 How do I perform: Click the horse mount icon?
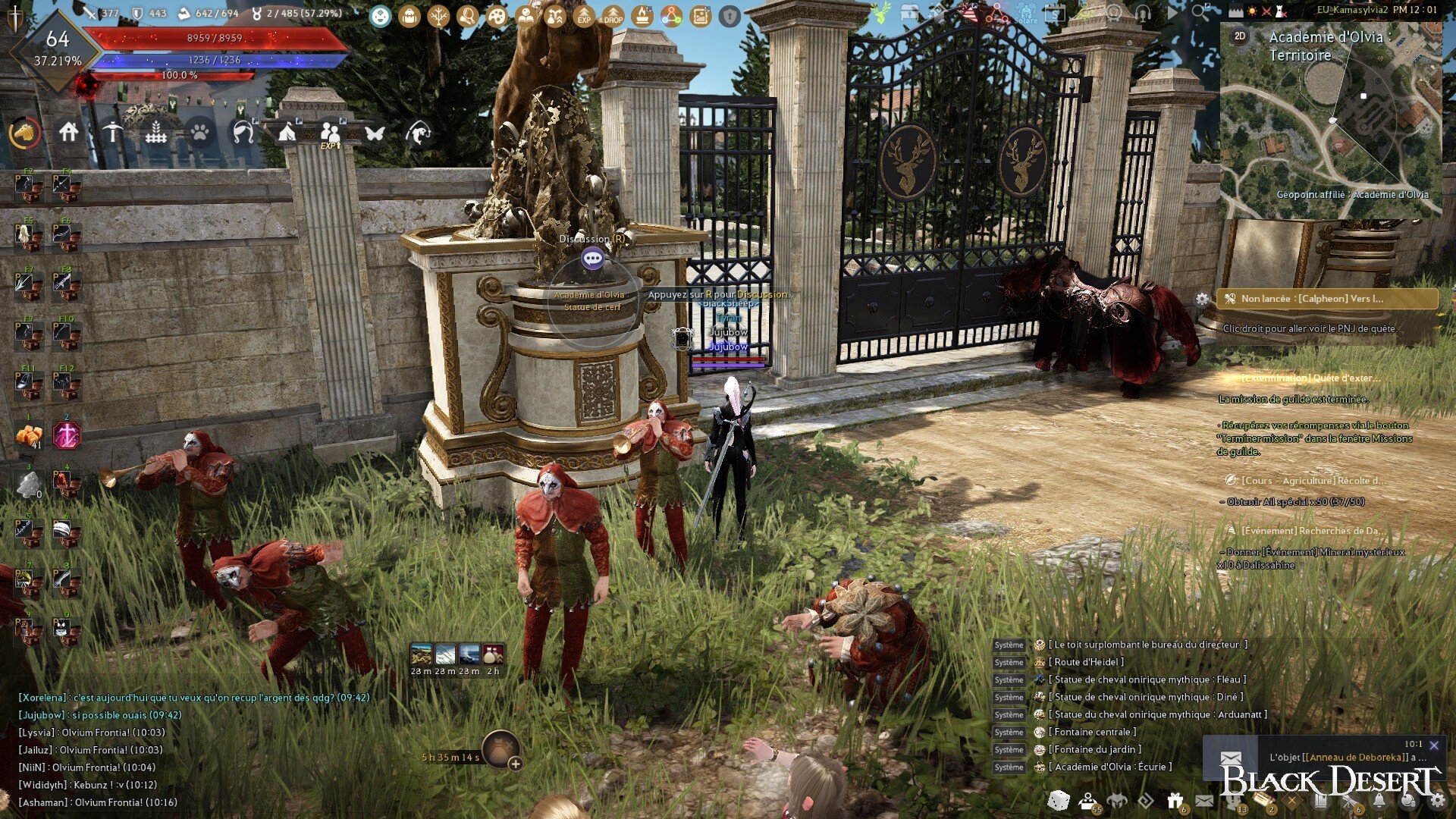click(25, 133)
